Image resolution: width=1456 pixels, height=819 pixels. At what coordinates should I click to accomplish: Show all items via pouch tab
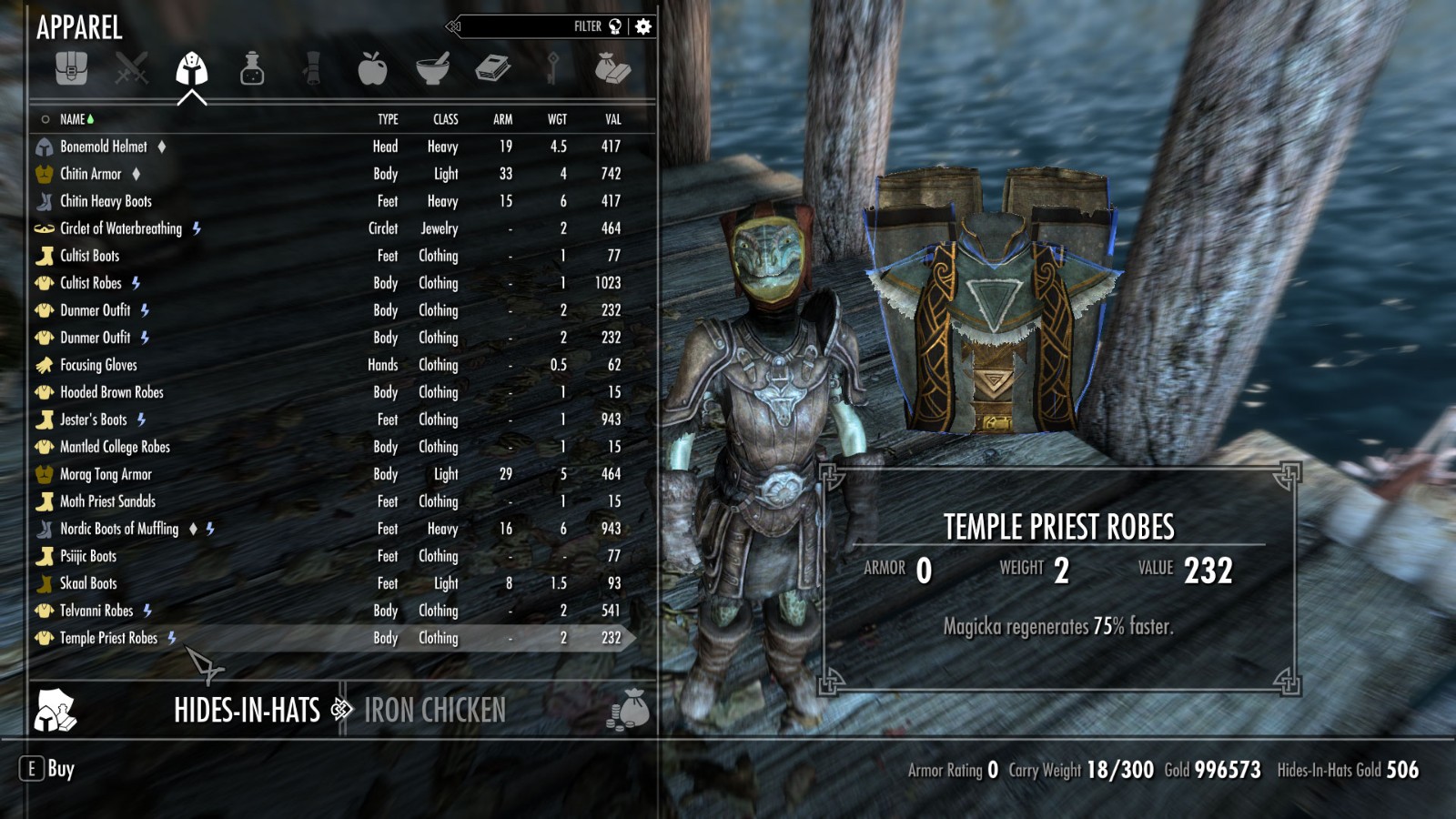click(71, 68)
